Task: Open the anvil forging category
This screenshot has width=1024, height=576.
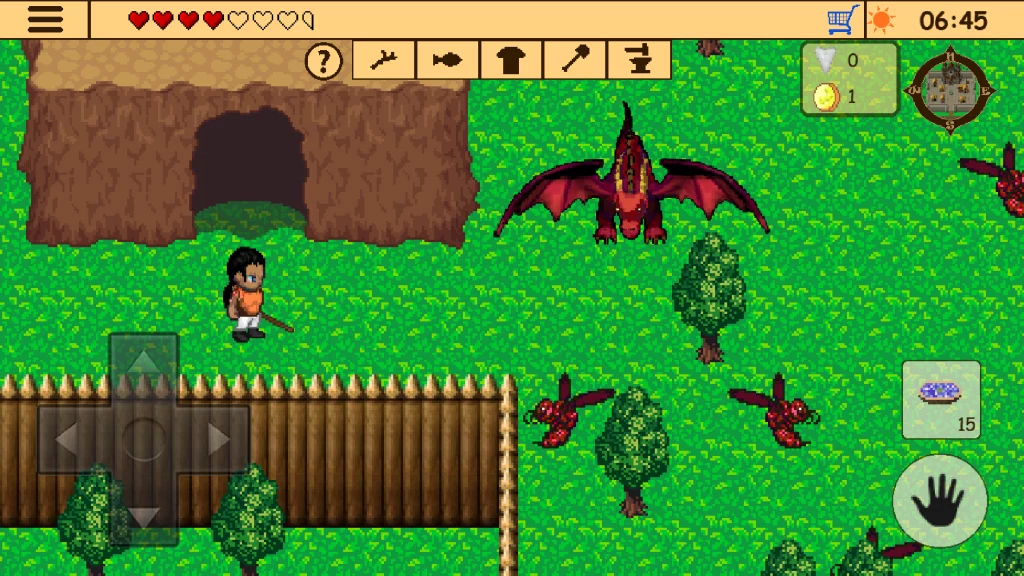Action: (x=639, y=61)
